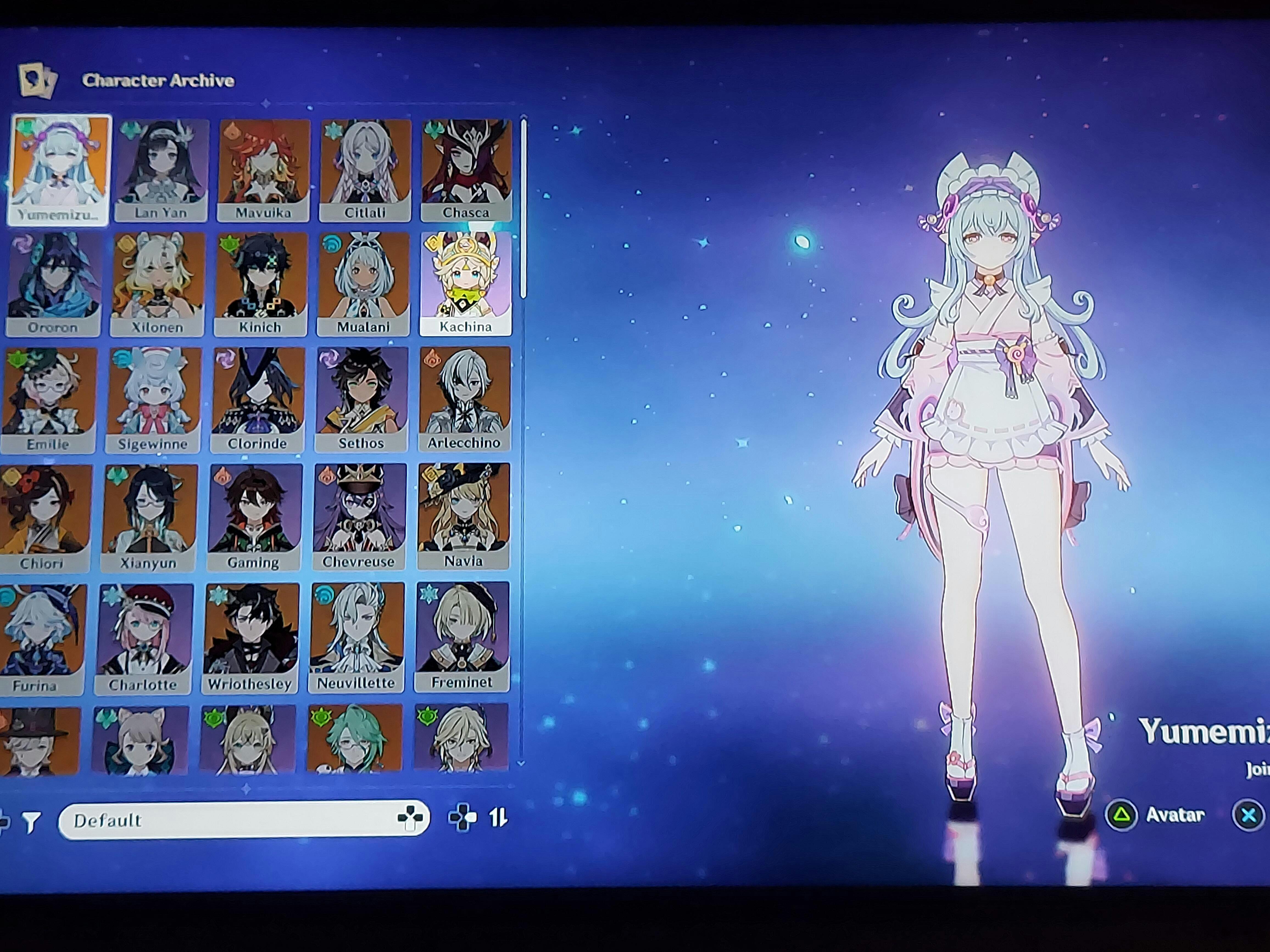Open the Default sort dropdown
Image resolution: width=1270 pixels, height=952 pixels.
click(x=243, y=820)
